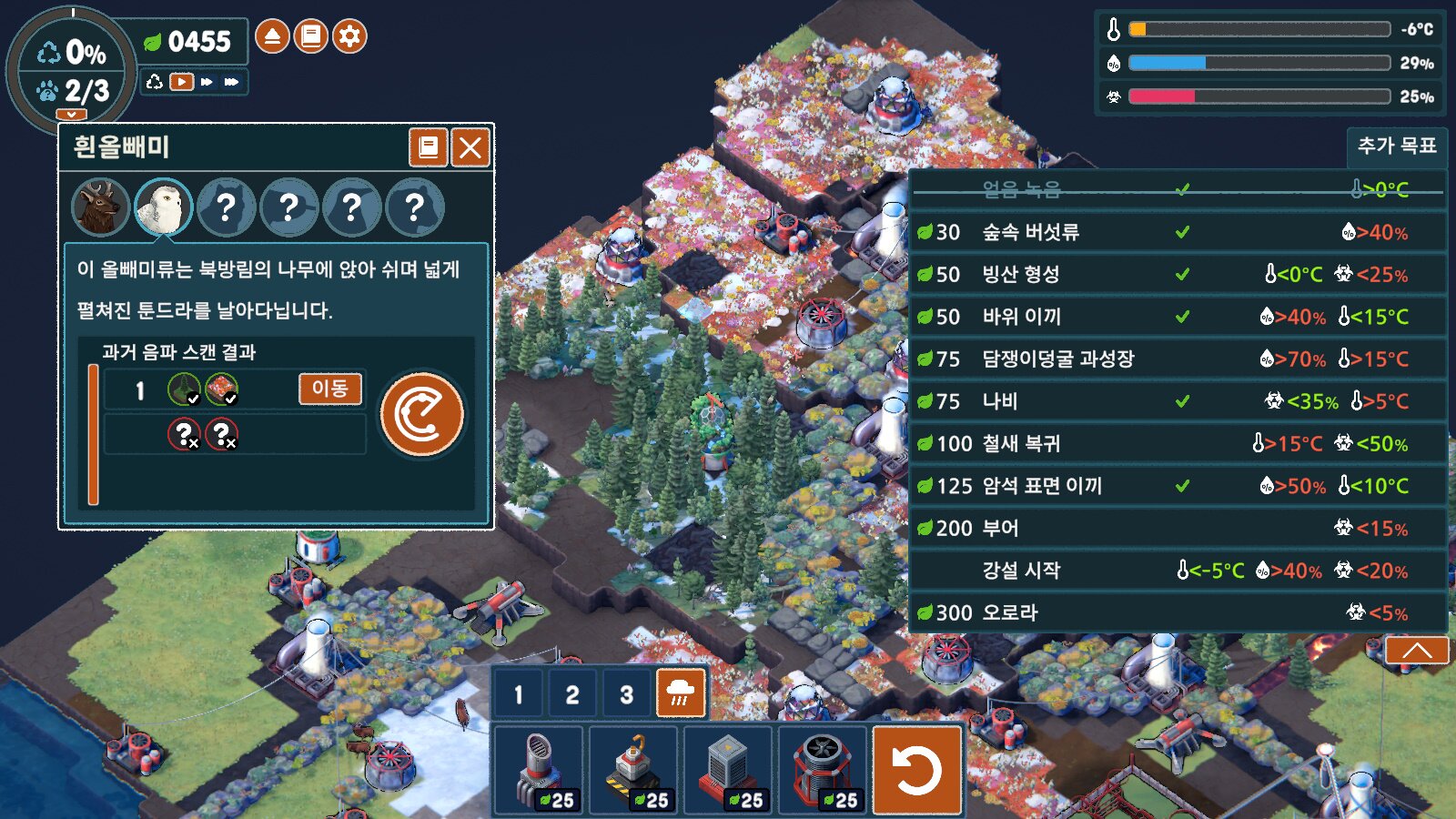Pick the building with the orange hook
The width and height of the screenshot is (1456, 819).
coord(634,770)
